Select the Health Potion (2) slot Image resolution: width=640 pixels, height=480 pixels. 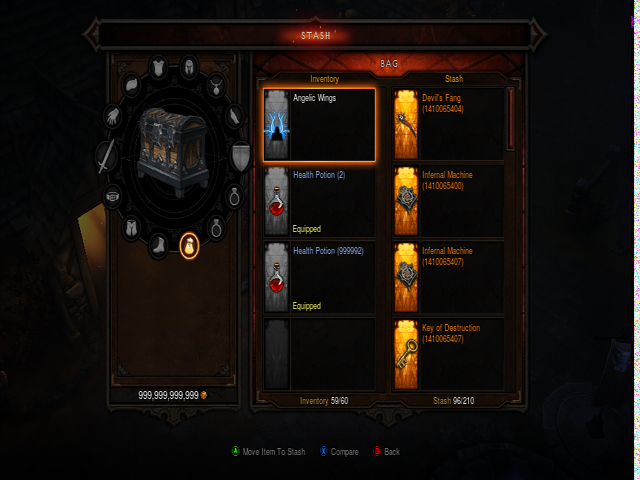tap(320, 201)
